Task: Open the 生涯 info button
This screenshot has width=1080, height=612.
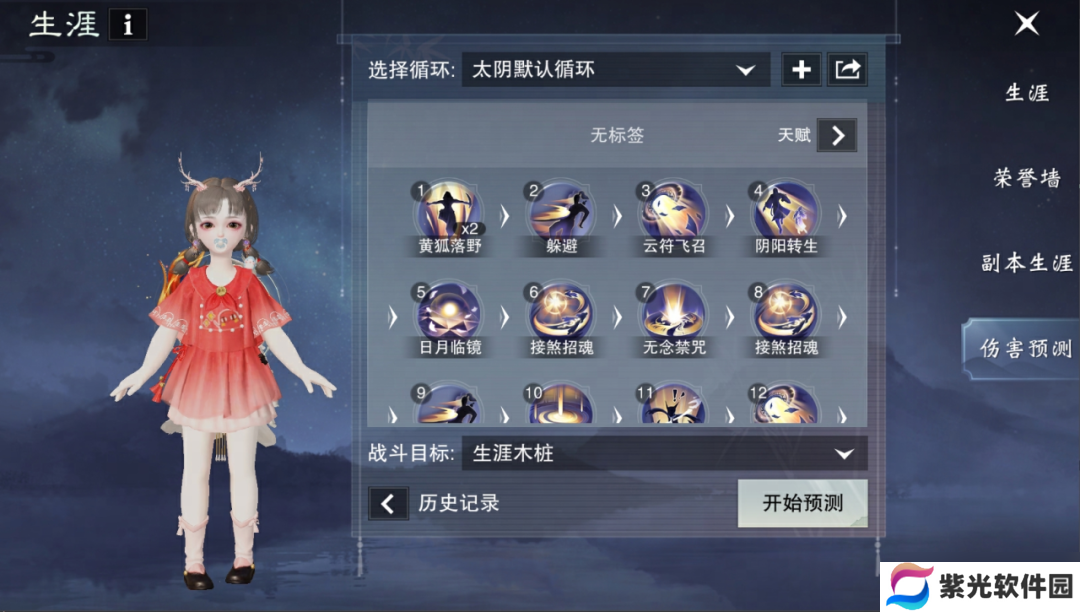Action: pyautogui.click(x=127, y=25)
